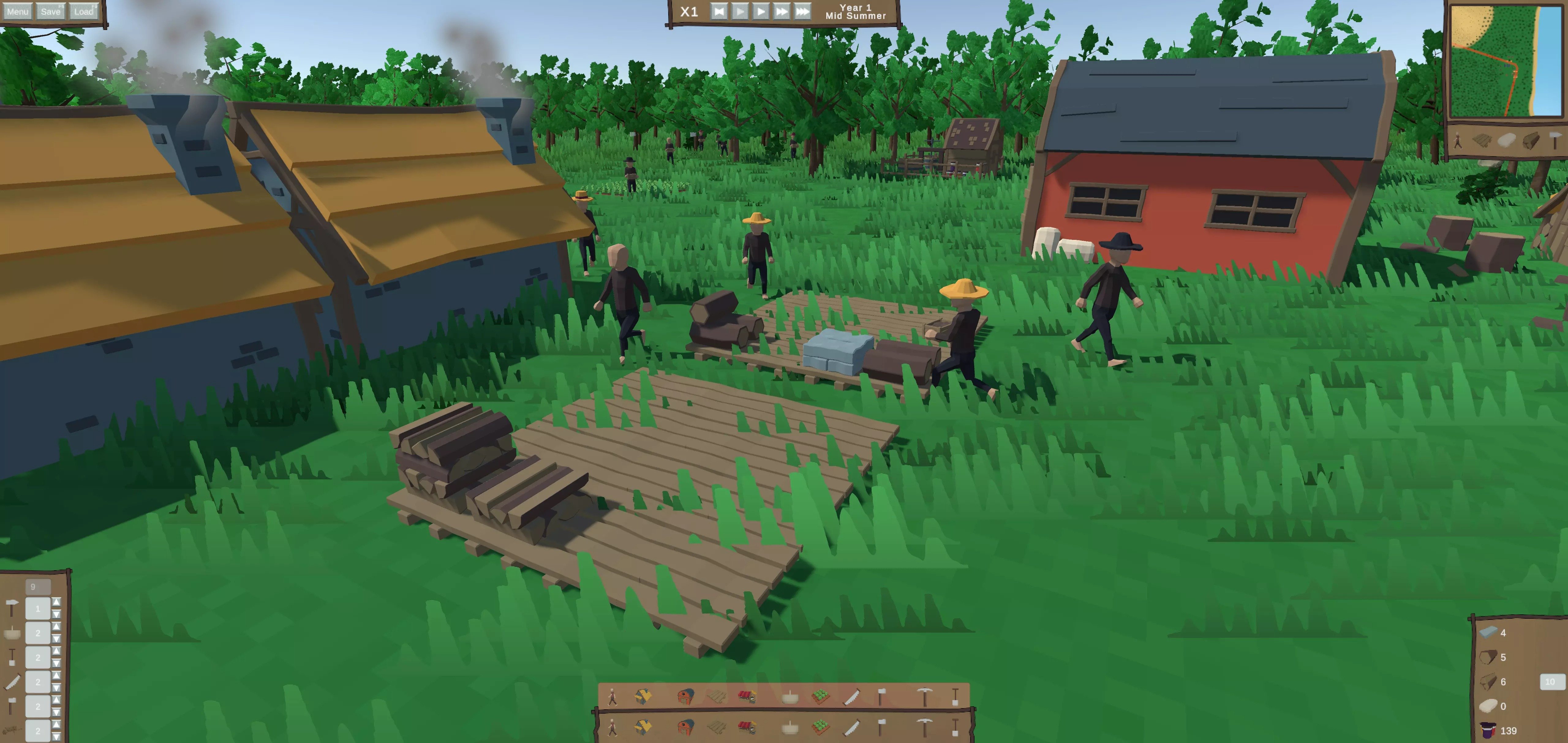
Task: Select the triple-arrow fastest speed button
Action: pyautogui.click(x=803, y=12)
